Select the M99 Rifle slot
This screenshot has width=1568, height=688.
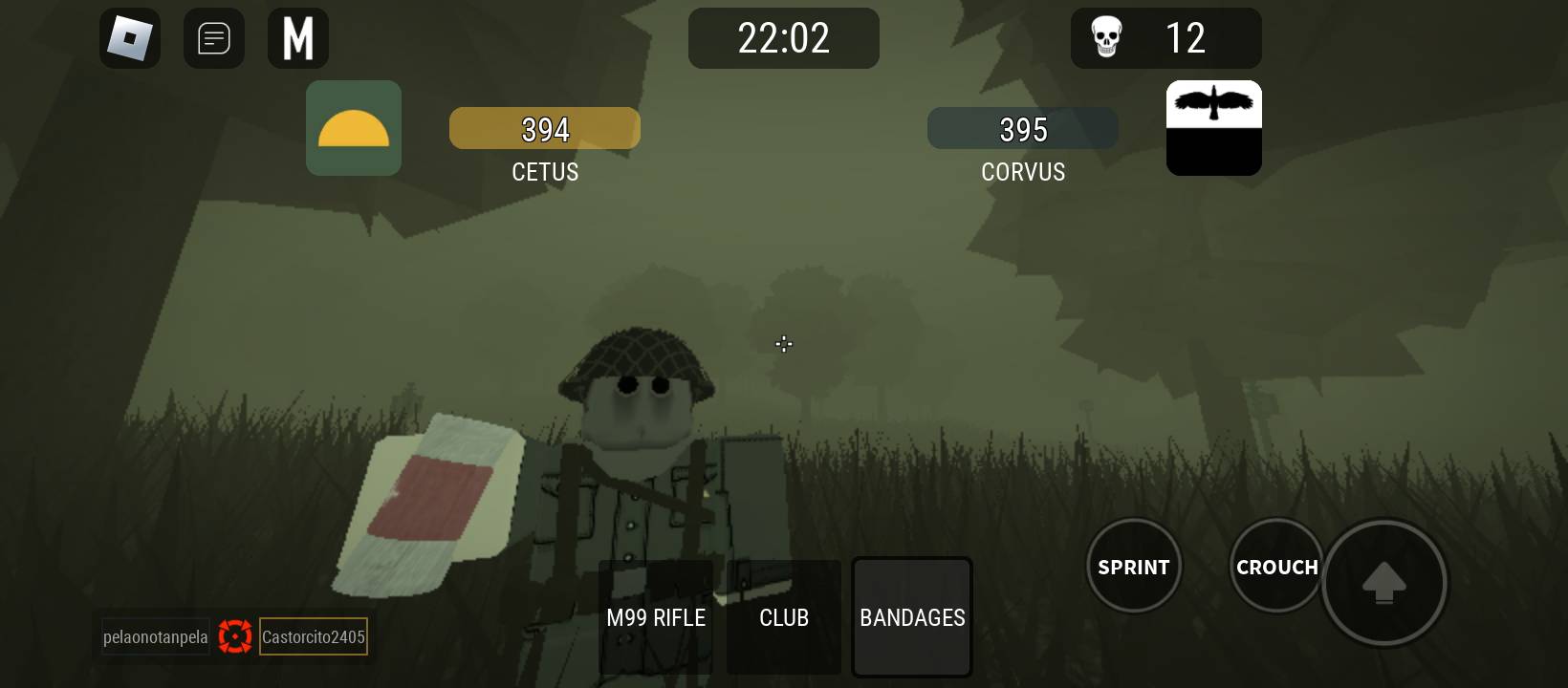pyautogui.click(x=656, y=617)
